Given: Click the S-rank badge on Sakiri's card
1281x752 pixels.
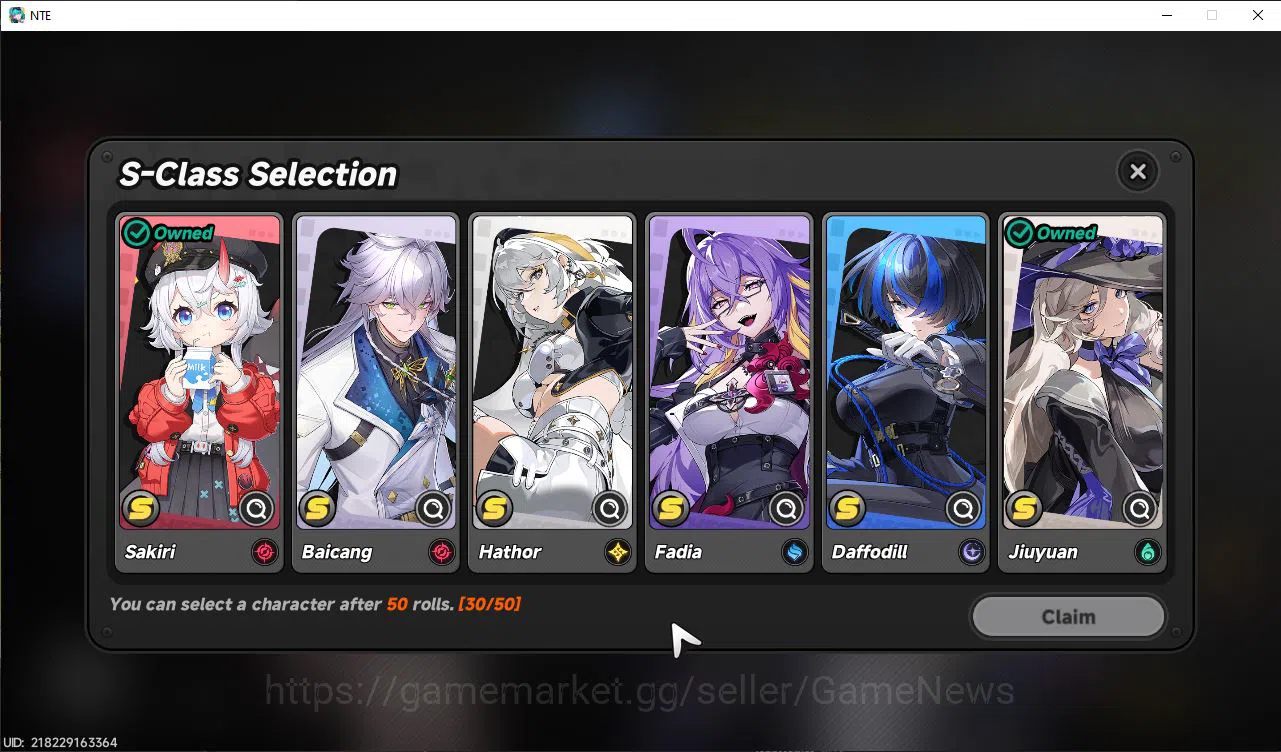Looking at the screenshot, I should 140,508.
